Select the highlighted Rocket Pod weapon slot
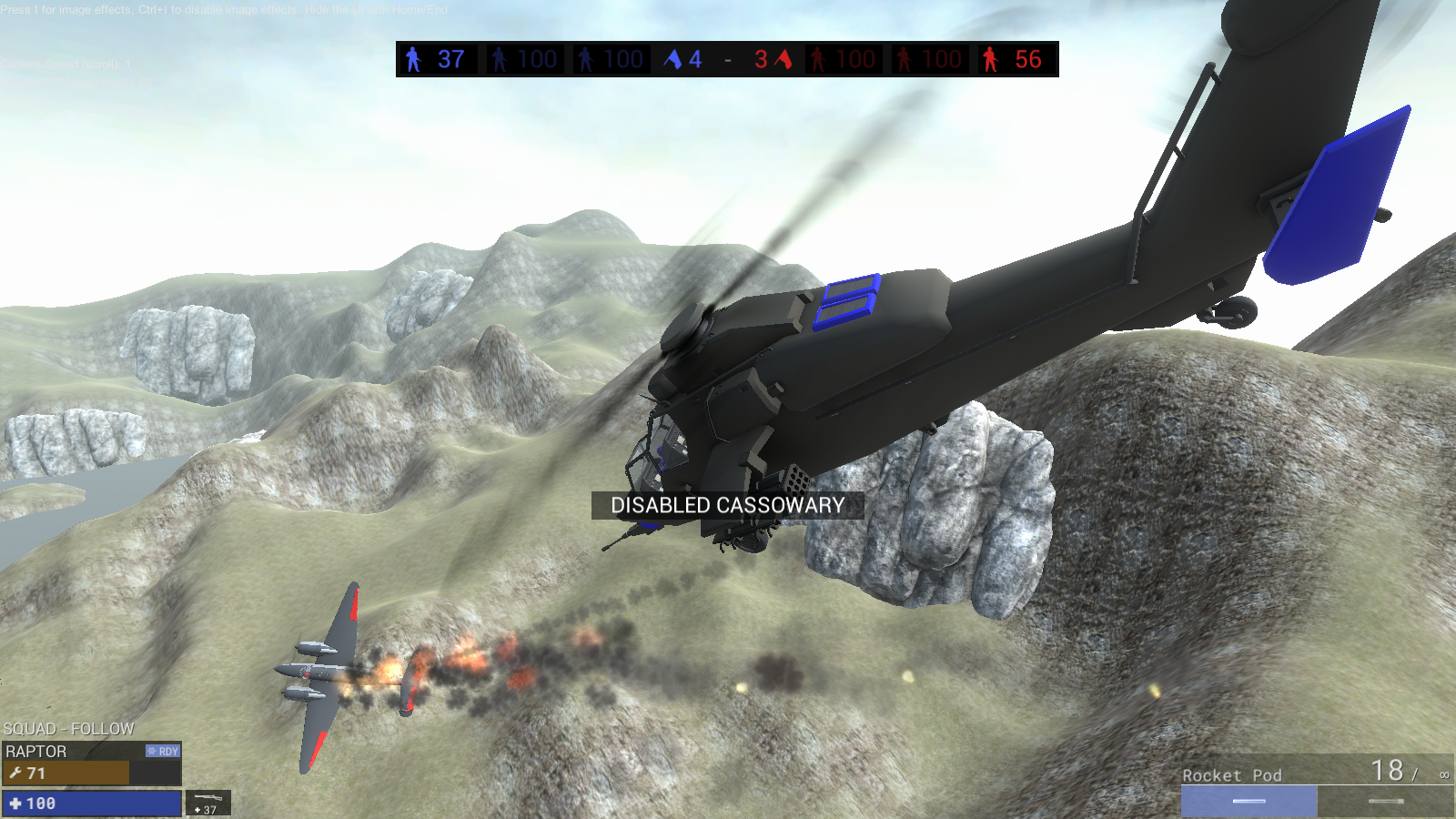1456x819 pixels. 1249,801
